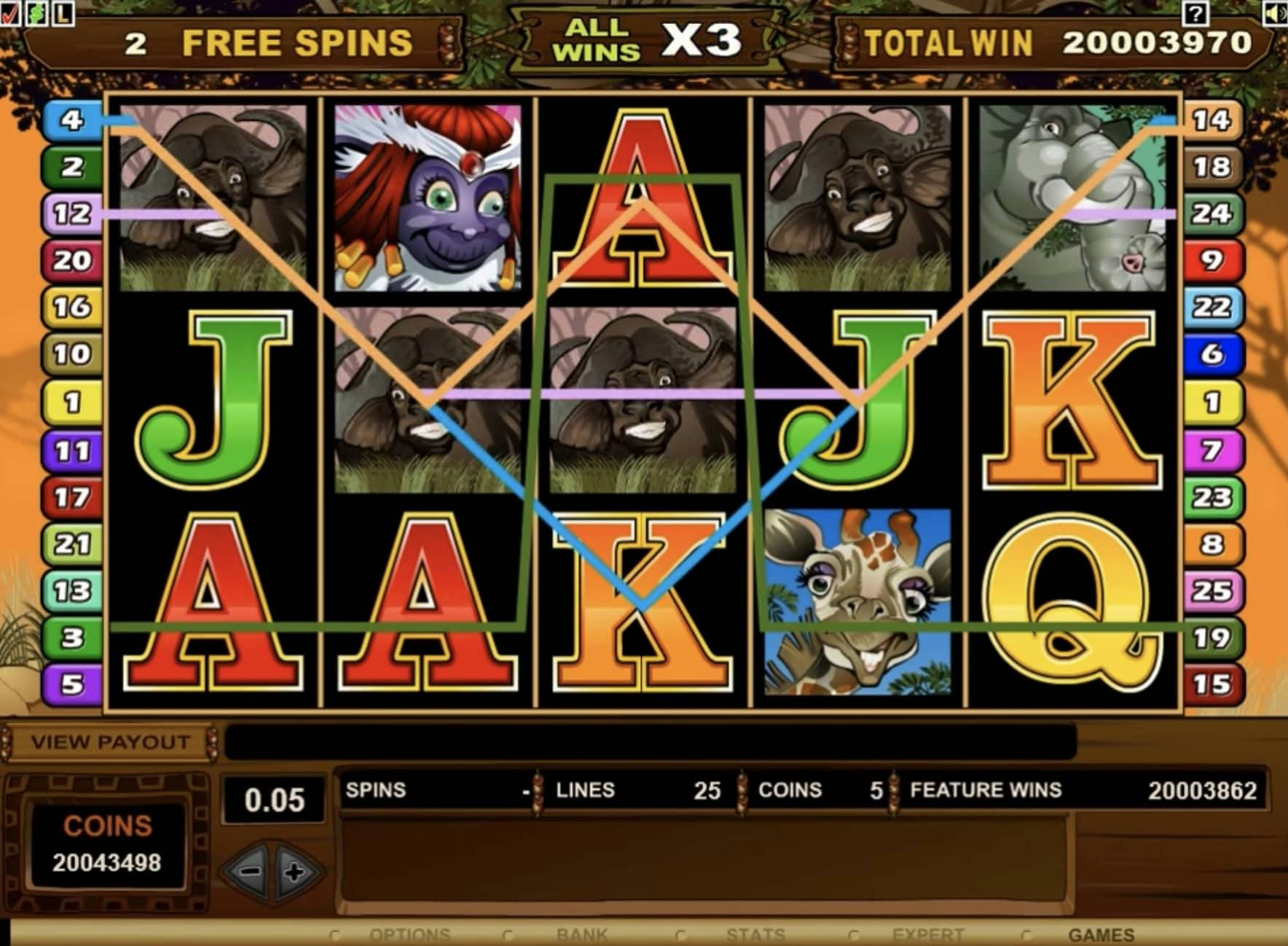
Task: Decrease coin size with minus button
Action: point(250,871)
